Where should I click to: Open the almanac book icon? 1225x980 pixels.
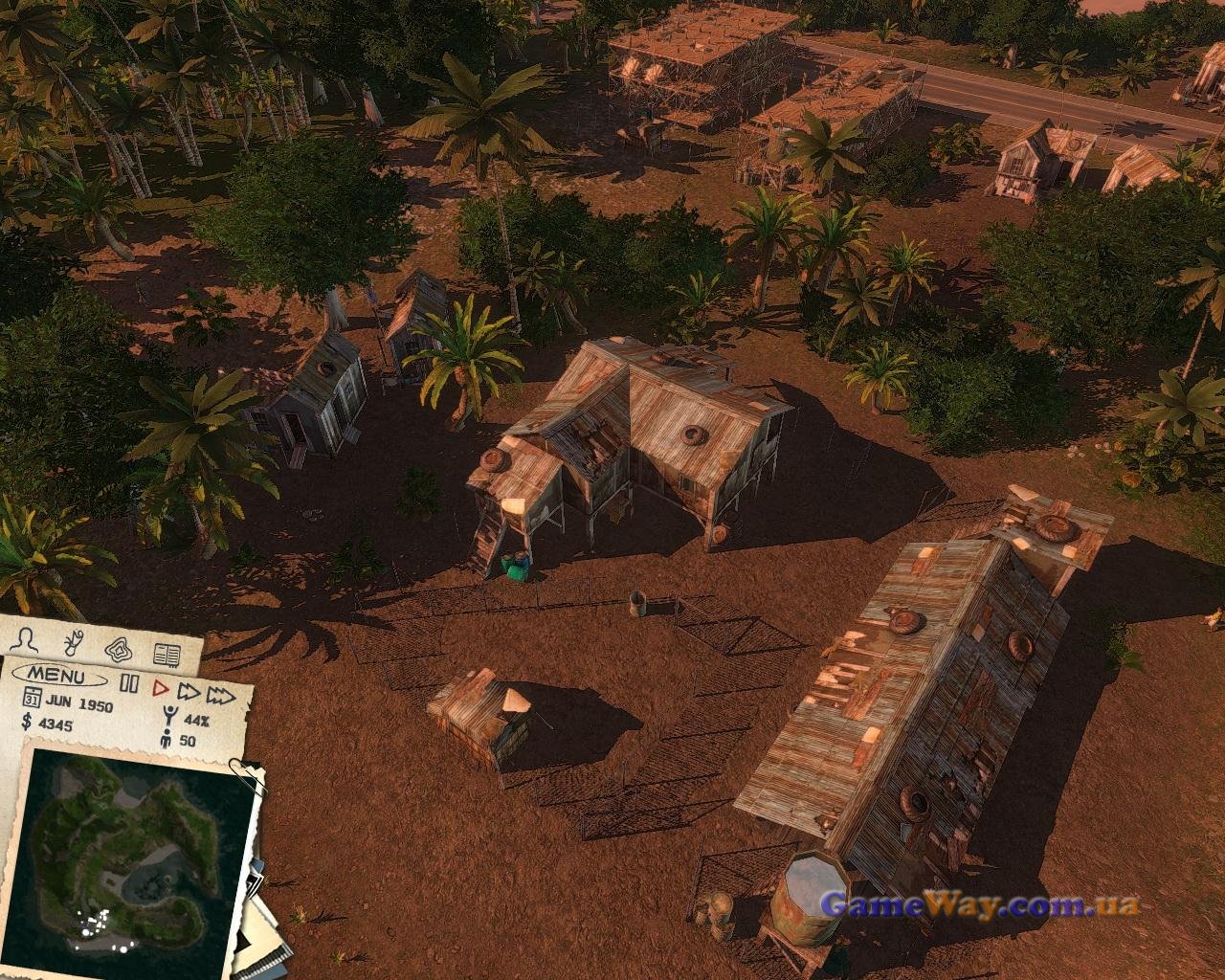point(167,656)
